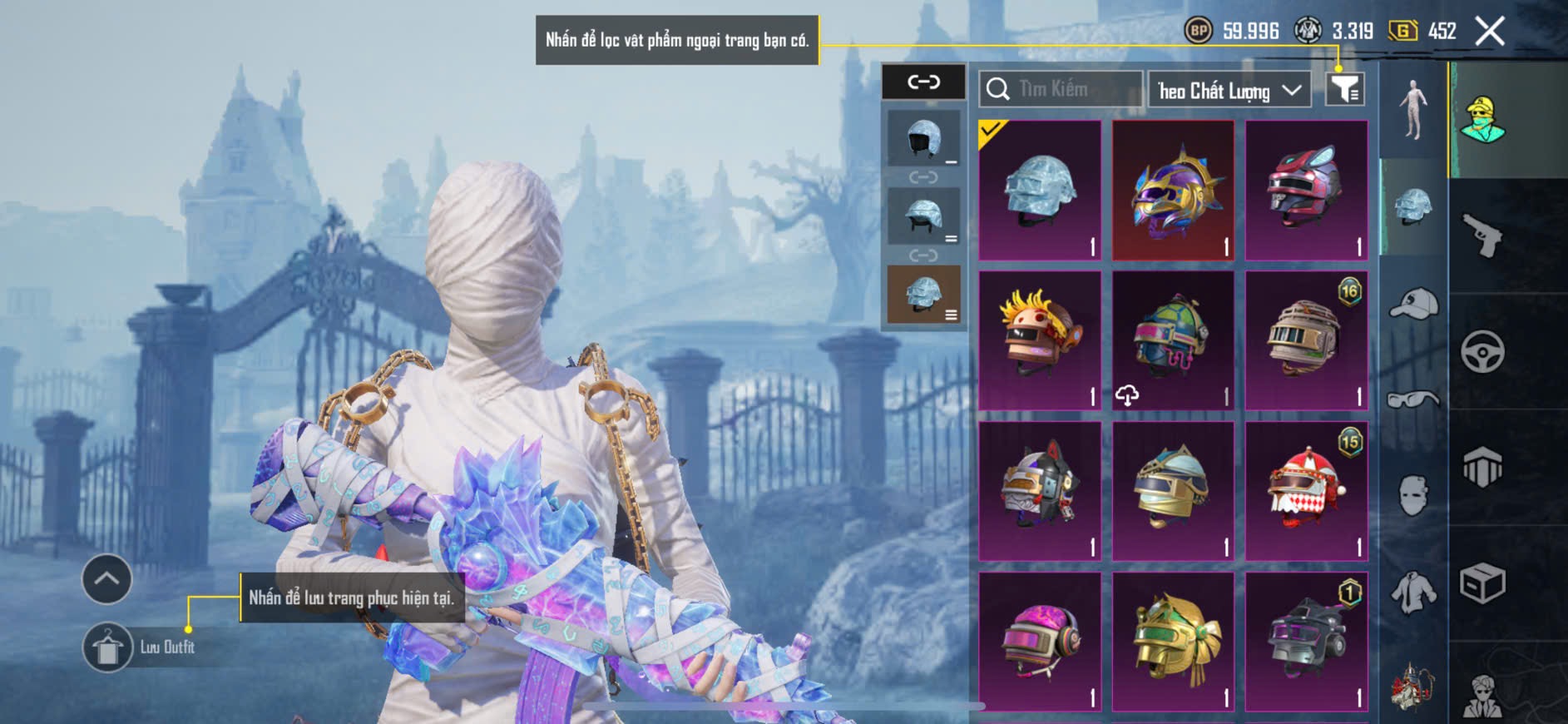Pick the pink brain helmet with headphones
Viewport: 1568px width, 724px height.
click(x=1040, y=642)
